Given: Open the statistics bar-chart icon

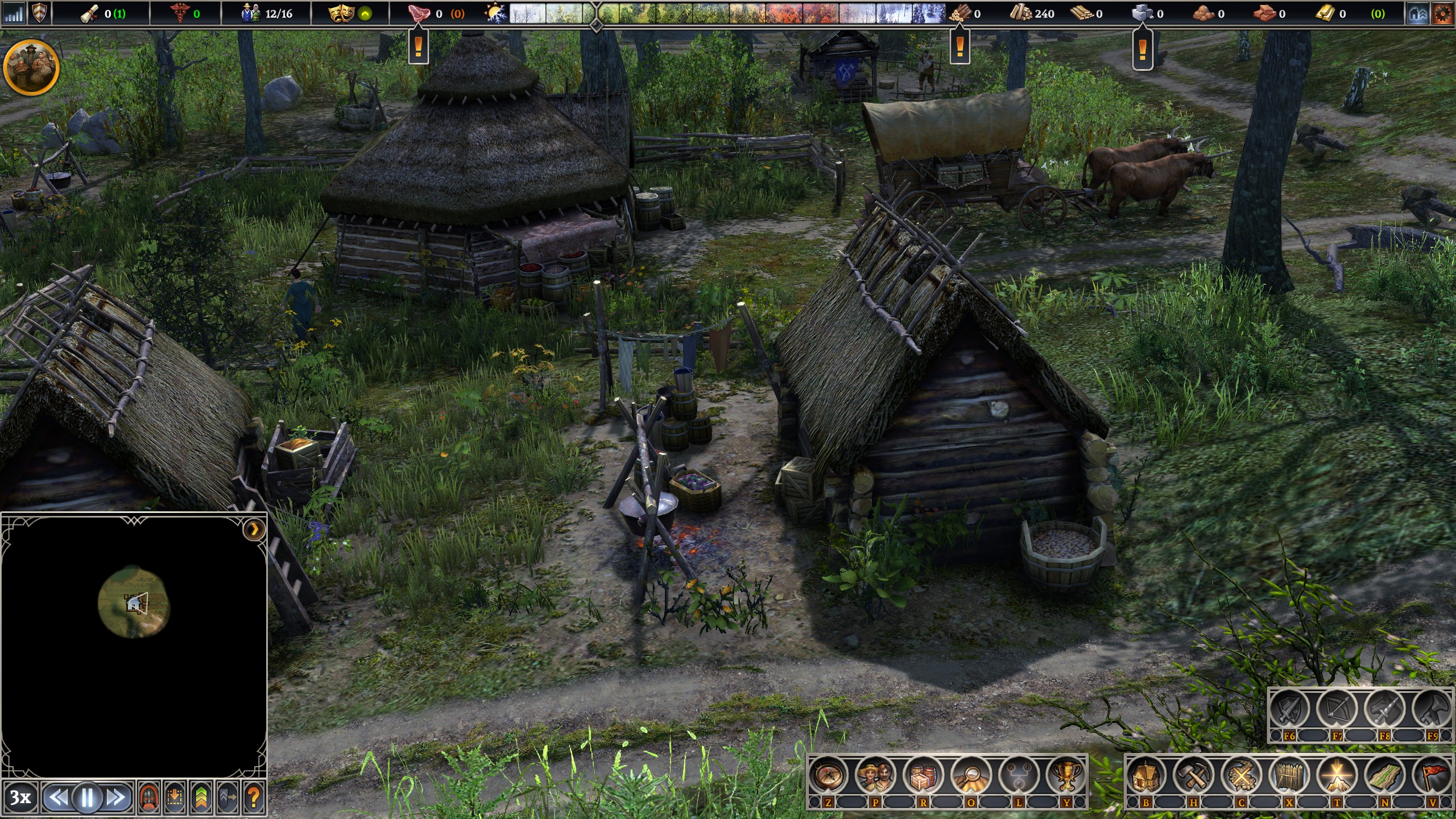Looking at the screenshot, I should 14,14.
